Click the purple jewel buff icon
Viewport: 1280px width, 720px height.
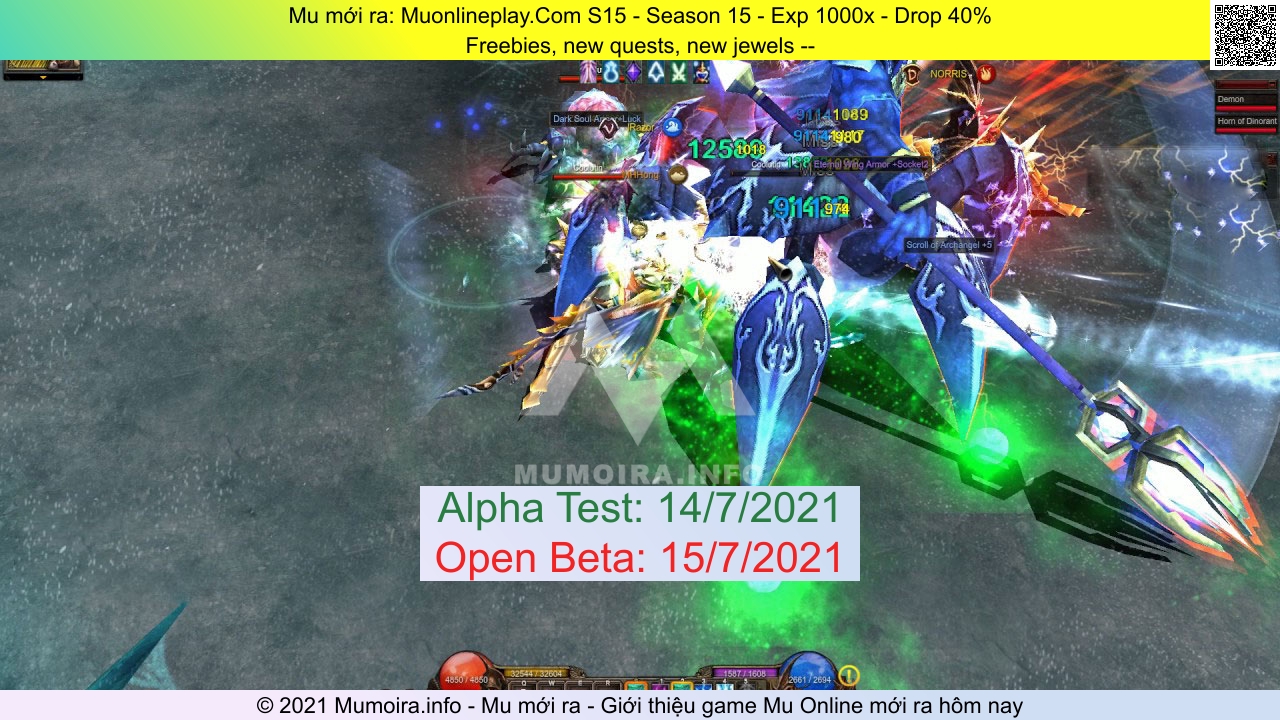click(x=632, y=72)
